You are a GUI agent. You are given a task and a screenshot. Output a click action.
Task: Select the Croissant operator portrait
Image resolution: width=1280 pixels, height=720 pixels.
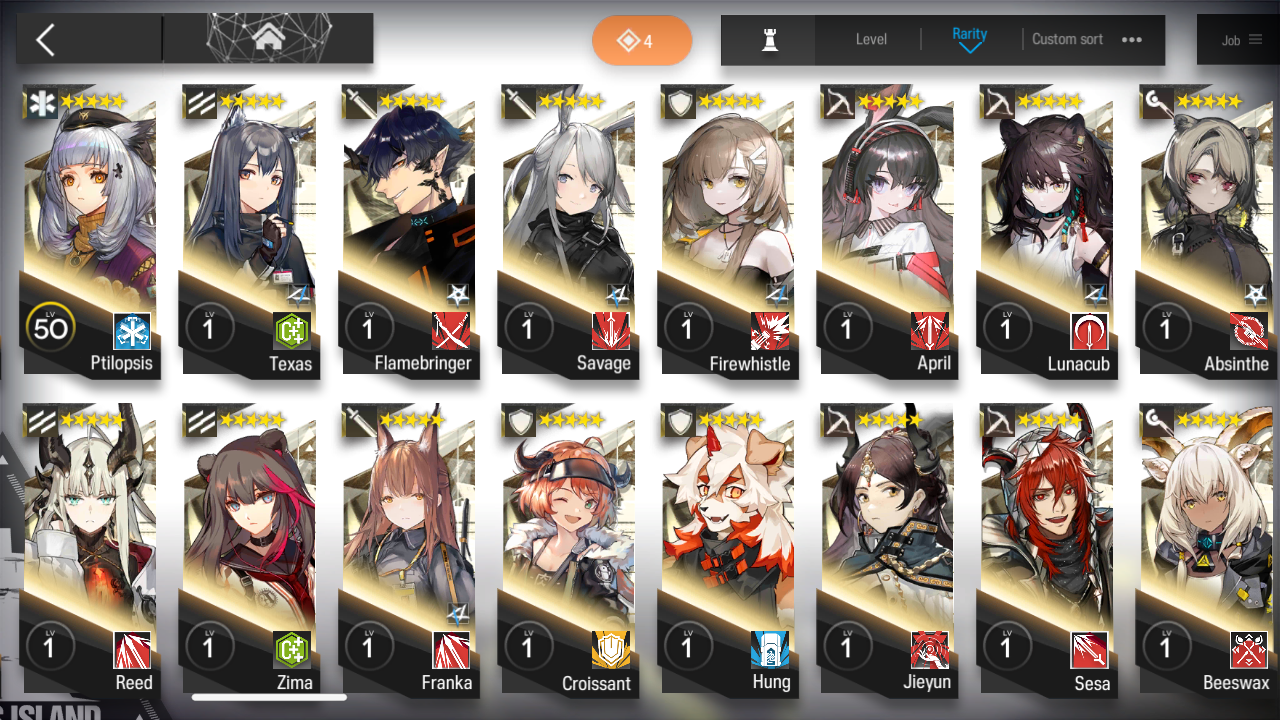tap(569, 520)
